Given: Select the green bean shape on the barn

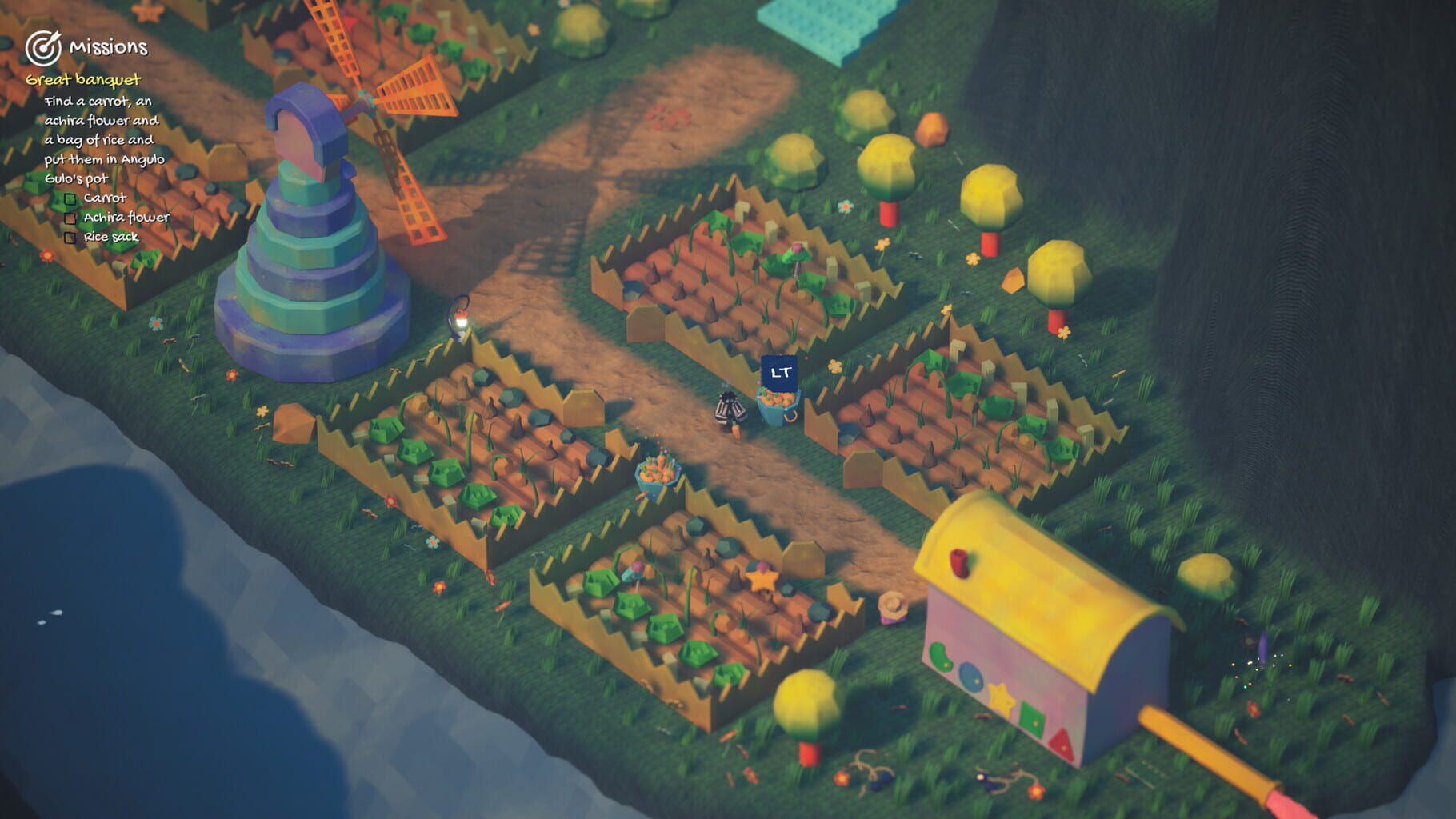Looking at the screenshot, I should [939, 655].
